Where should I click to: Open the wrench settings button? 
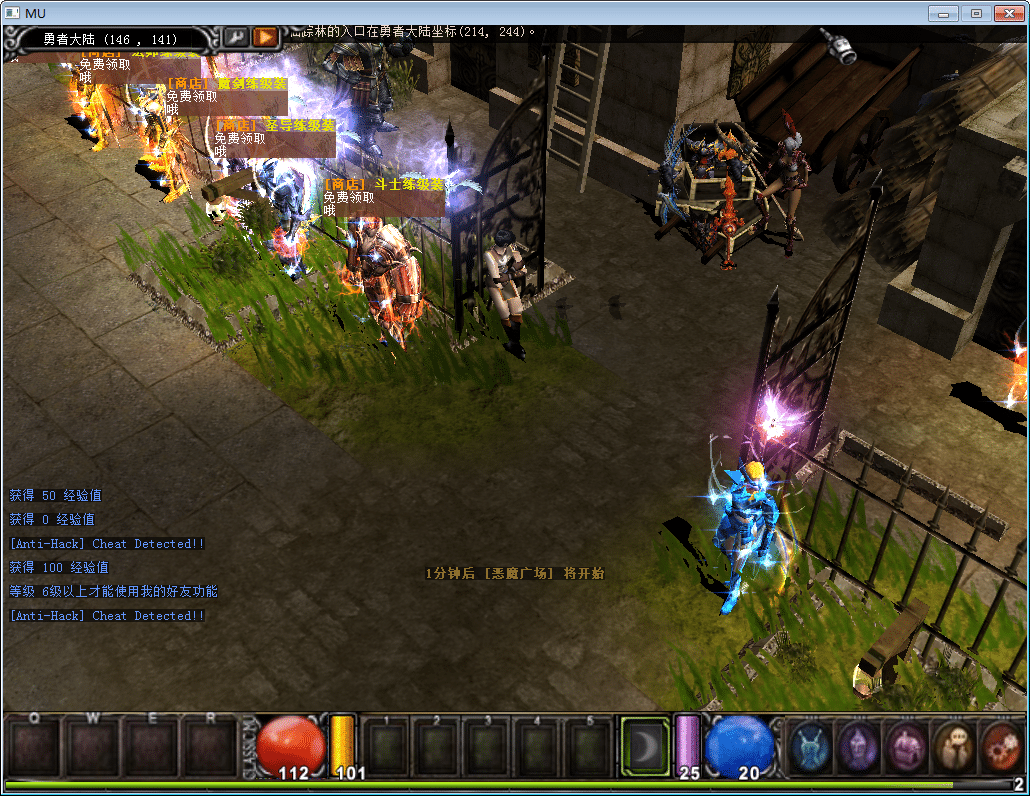pyautogui.click(x=236, y=37)
